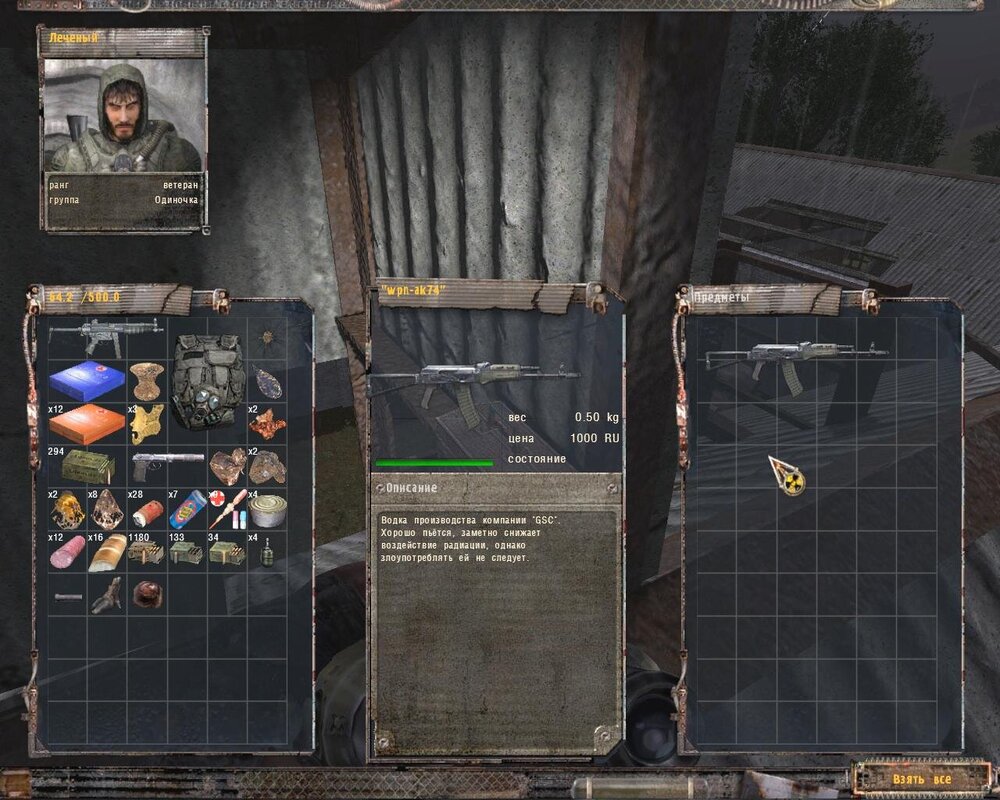Pick the fur hat item
Screen dimensions: 1000x800
[147, 594]
